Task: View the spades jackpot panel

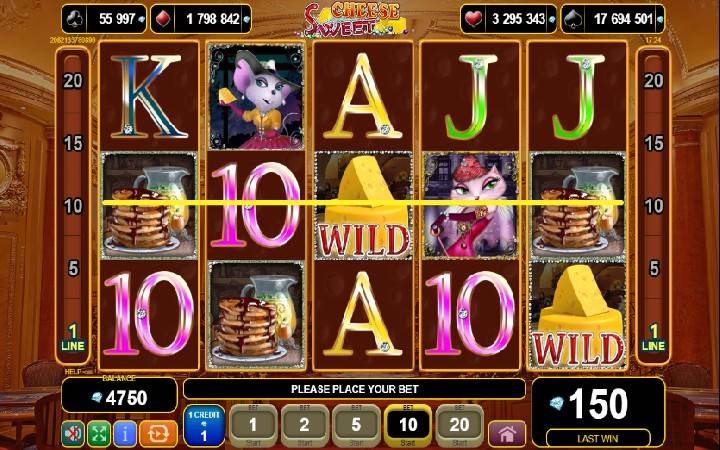Action: click(x=618, y=18)
